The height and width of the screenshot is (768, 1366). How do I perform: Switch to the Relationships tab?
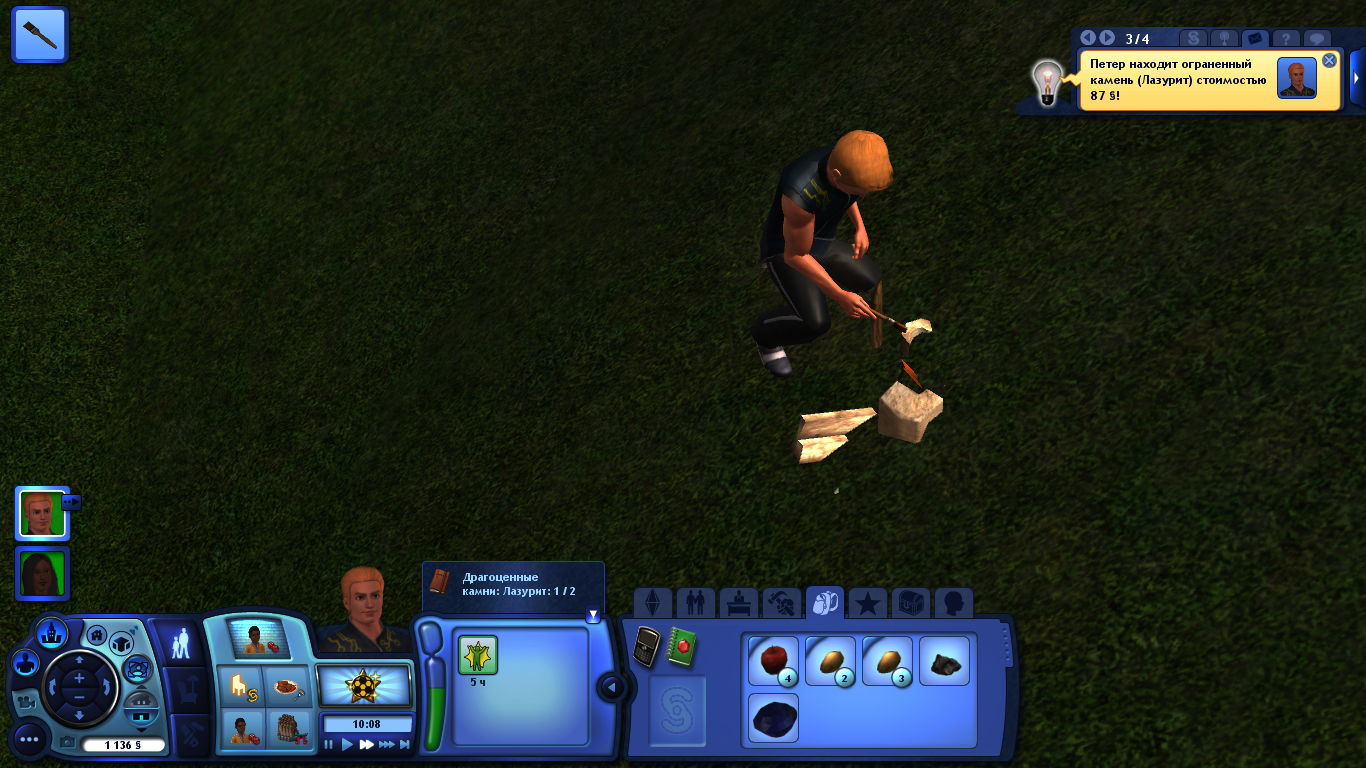coord(695,603)
